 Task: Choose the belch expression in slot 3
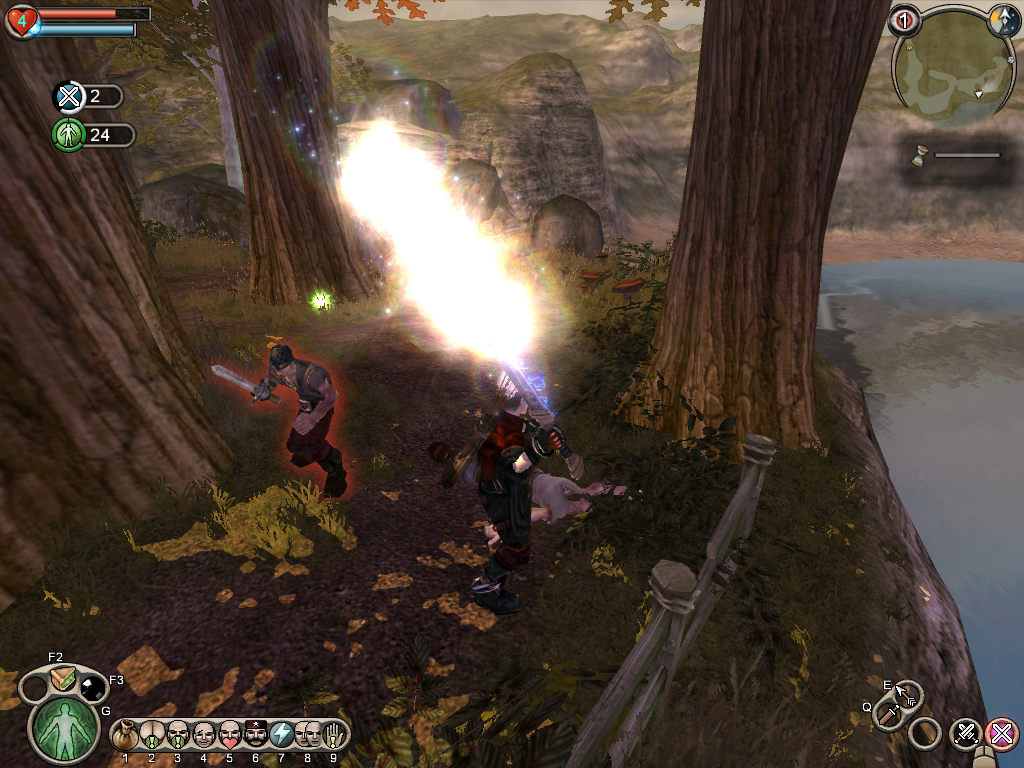tap(178, 734)
